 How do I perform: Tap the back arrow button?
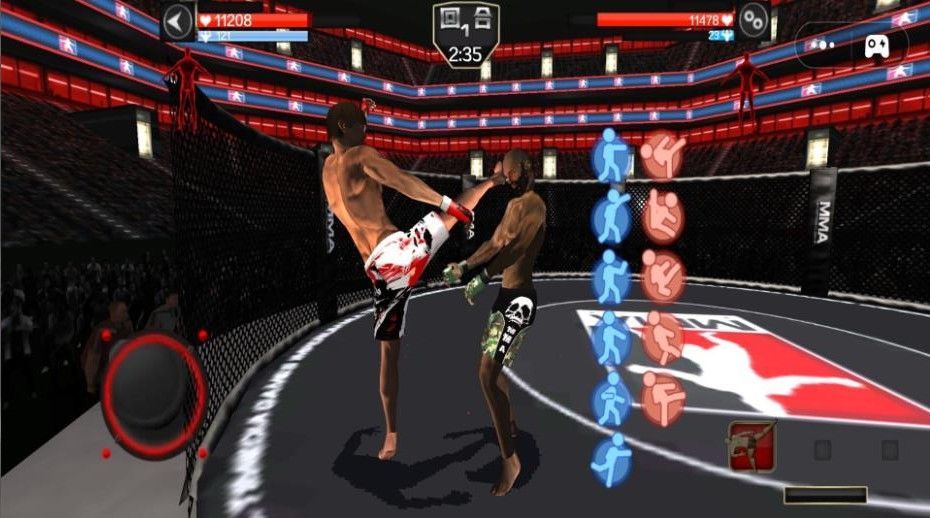tap(178, 21)
